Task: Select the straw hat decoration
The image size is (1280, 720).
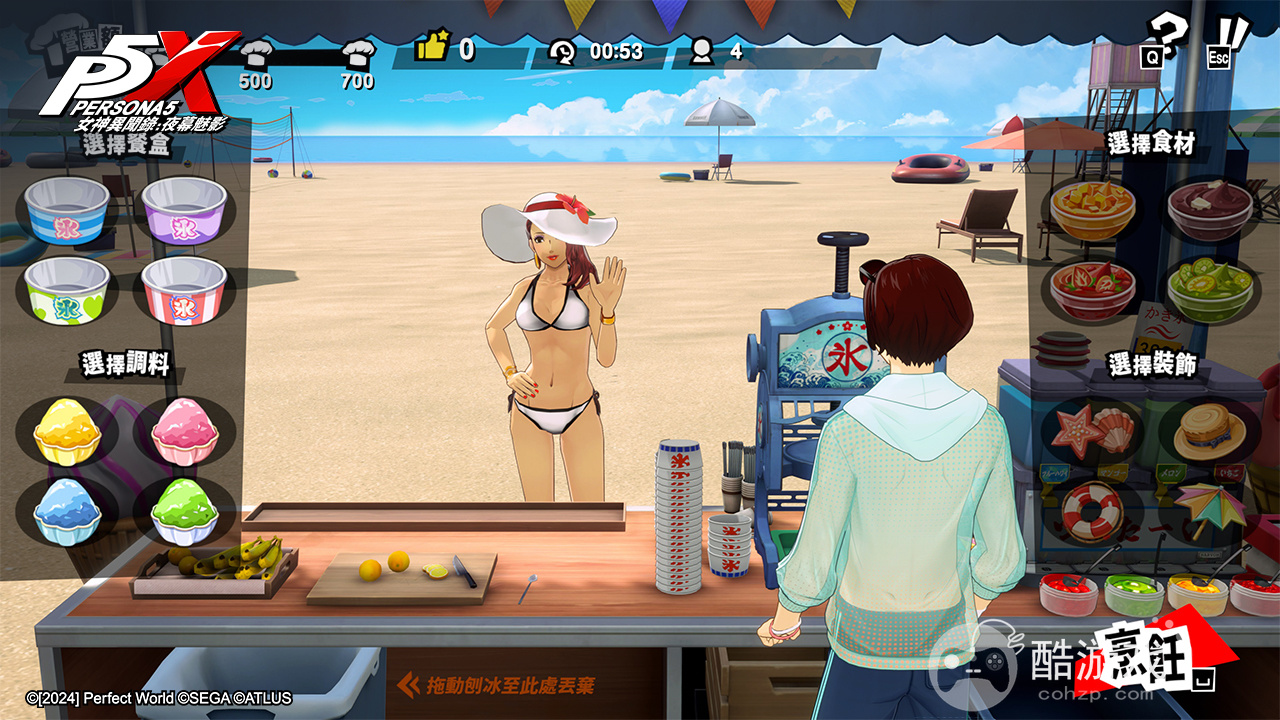Action: [x=1210, y=431]
